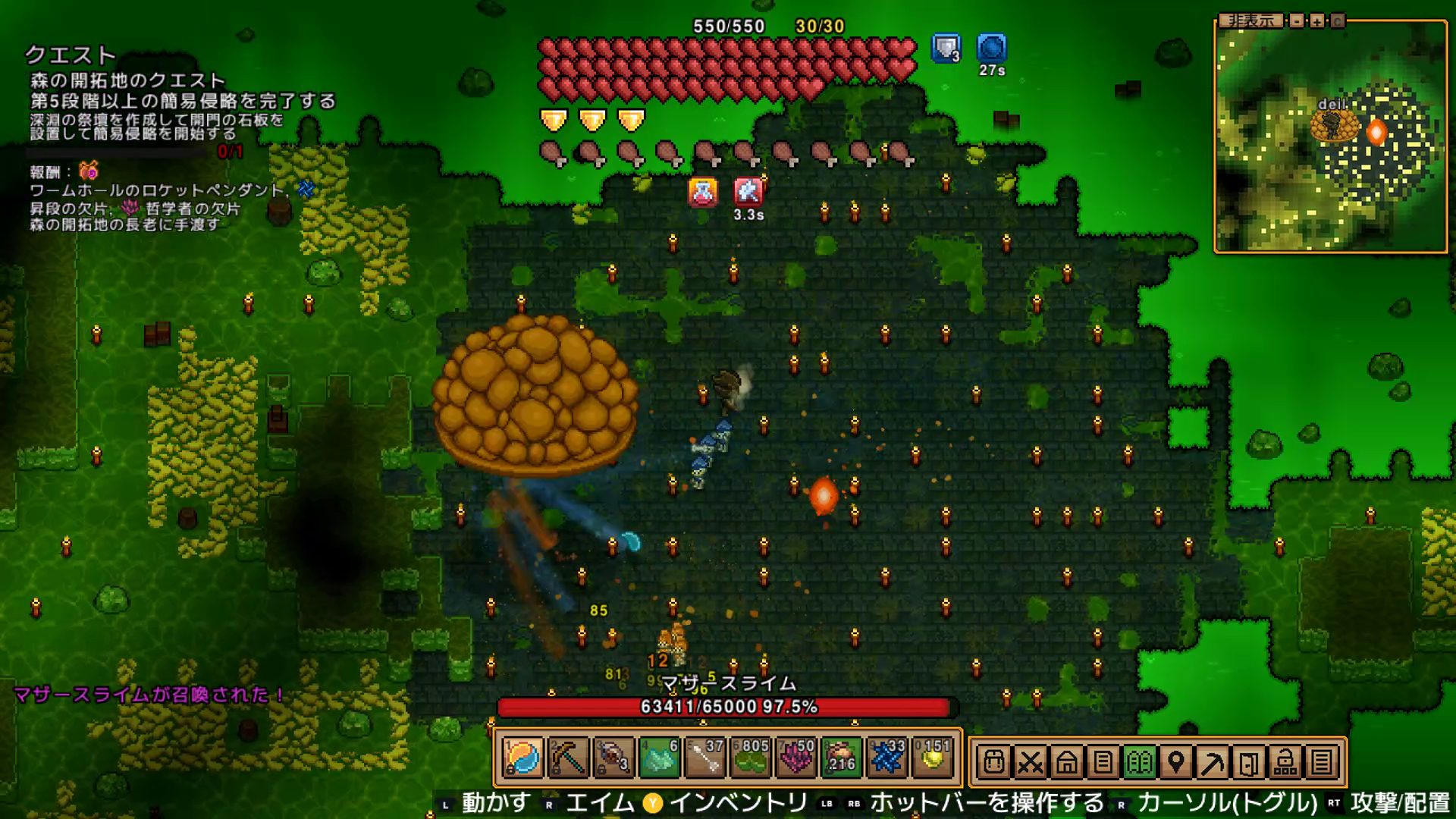The width and height of the screenshot is (1456, 819).
Task: Open the backpack inventory button
Action: tap(993, 761)
